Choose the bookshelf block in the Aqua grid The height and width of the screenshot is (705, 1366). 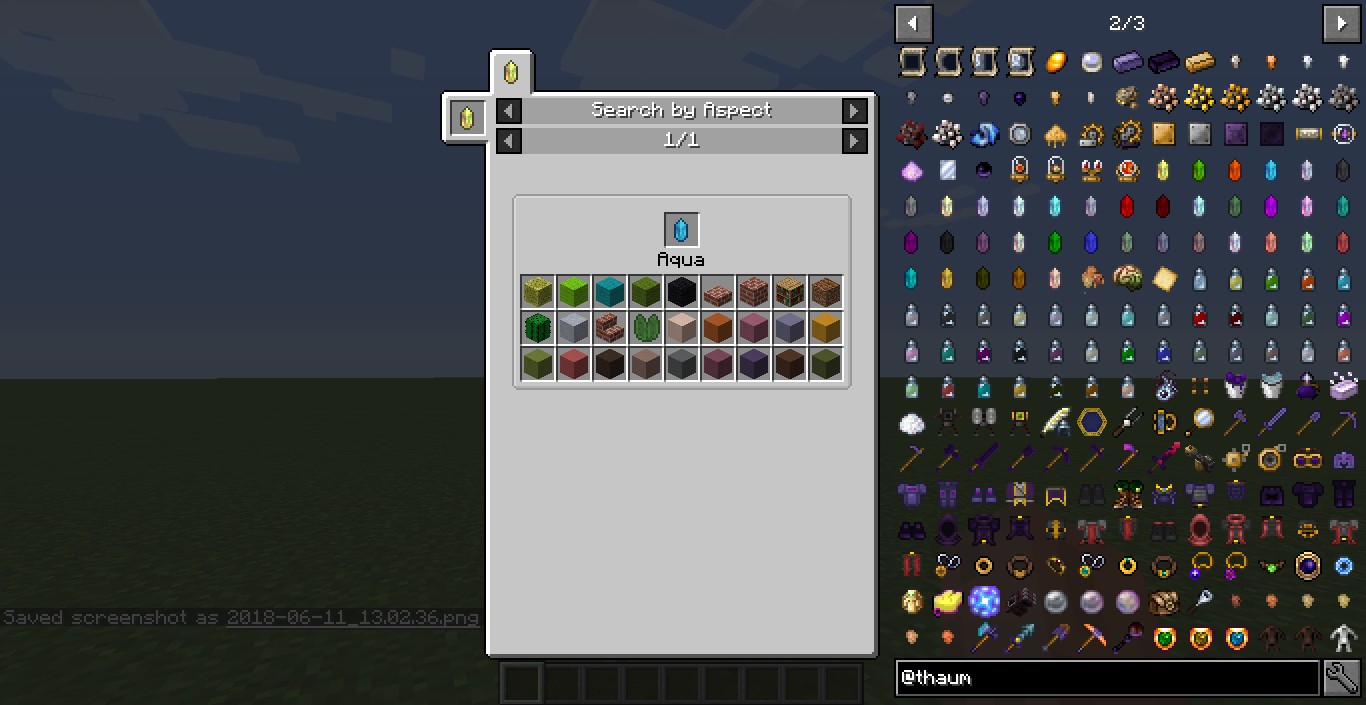click(x=790, y=292)
